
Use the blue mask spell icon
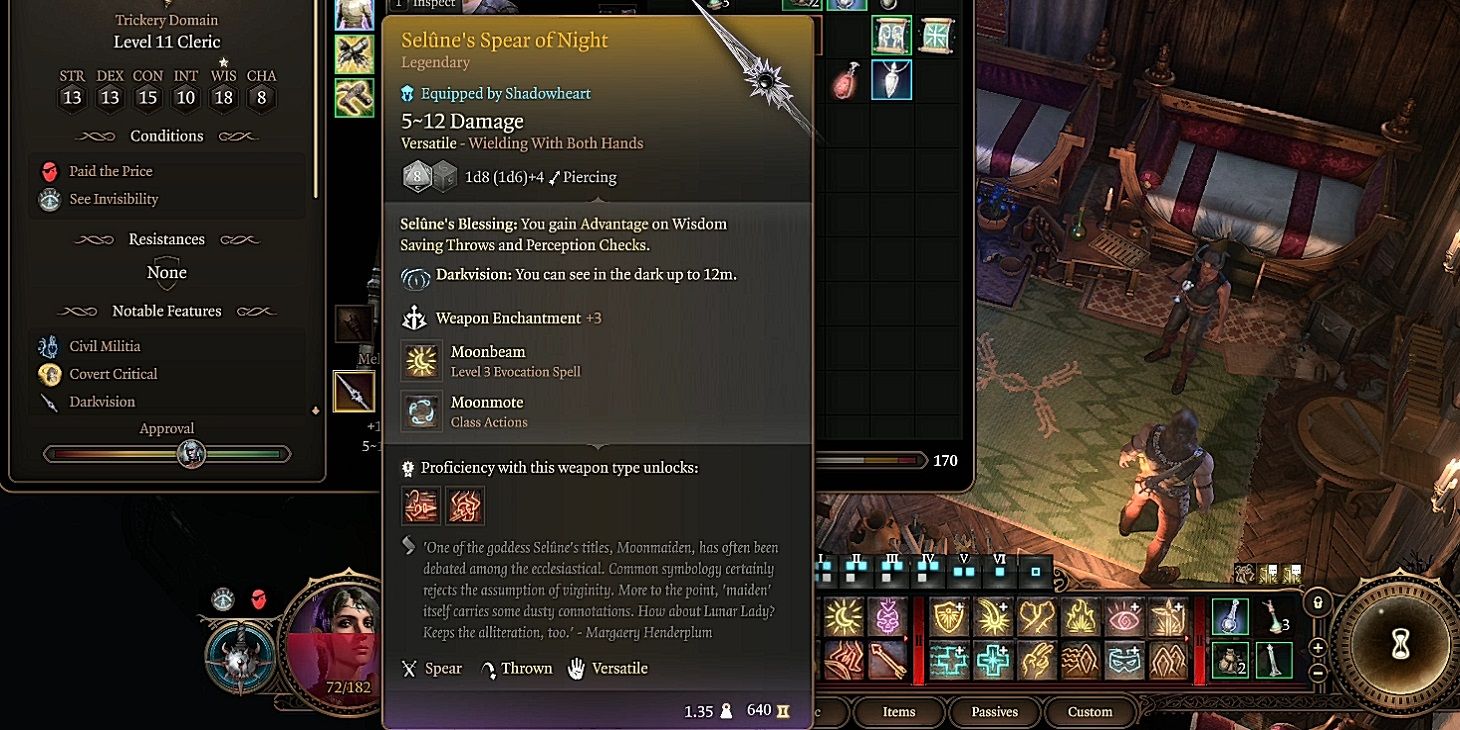[1125, 660]
